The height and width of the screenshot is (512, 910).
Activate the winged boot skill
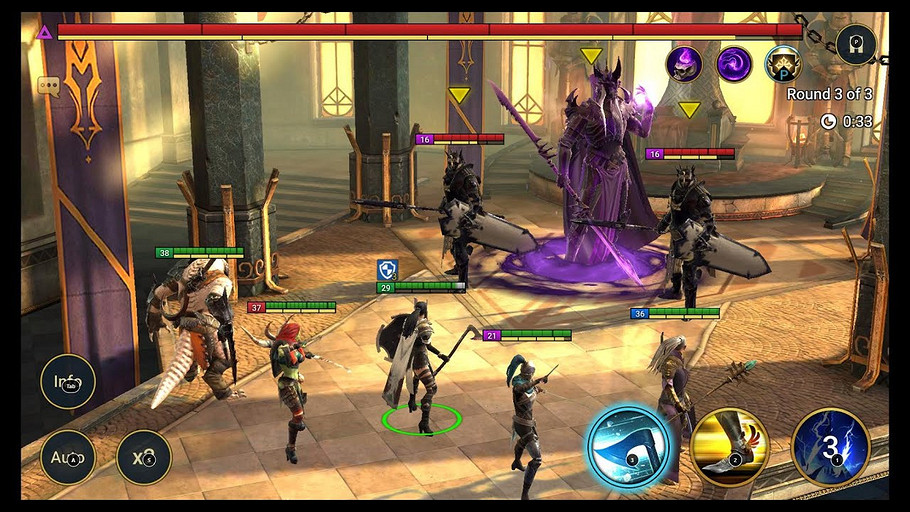(x=730, y=446)
